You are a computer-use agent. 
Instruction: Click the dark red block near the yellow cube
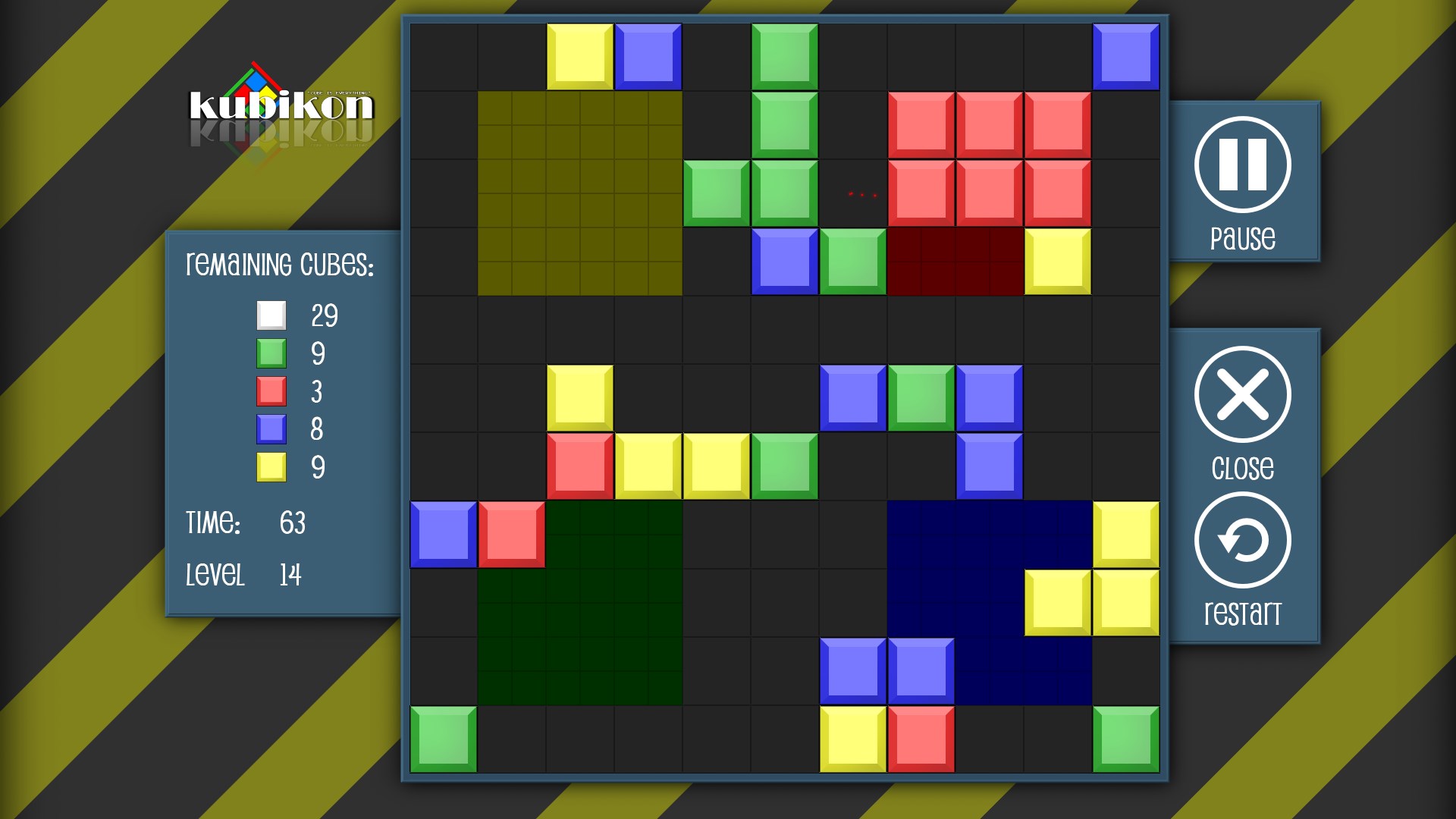coord(955,262)
